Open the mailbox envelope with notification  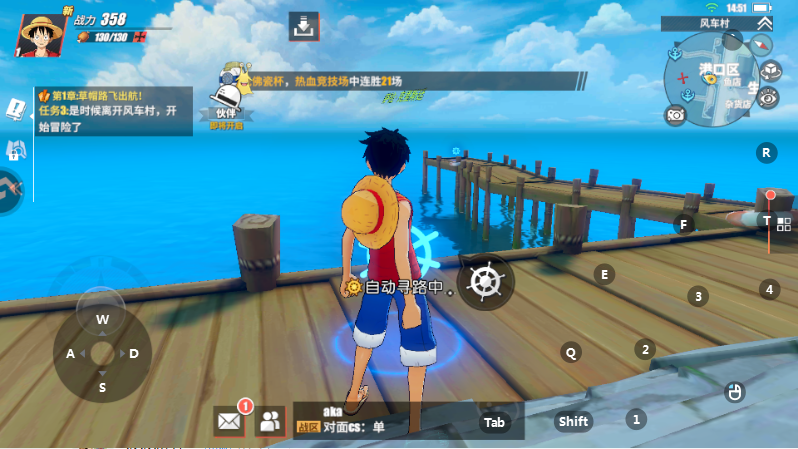click(x=230, y=421)
